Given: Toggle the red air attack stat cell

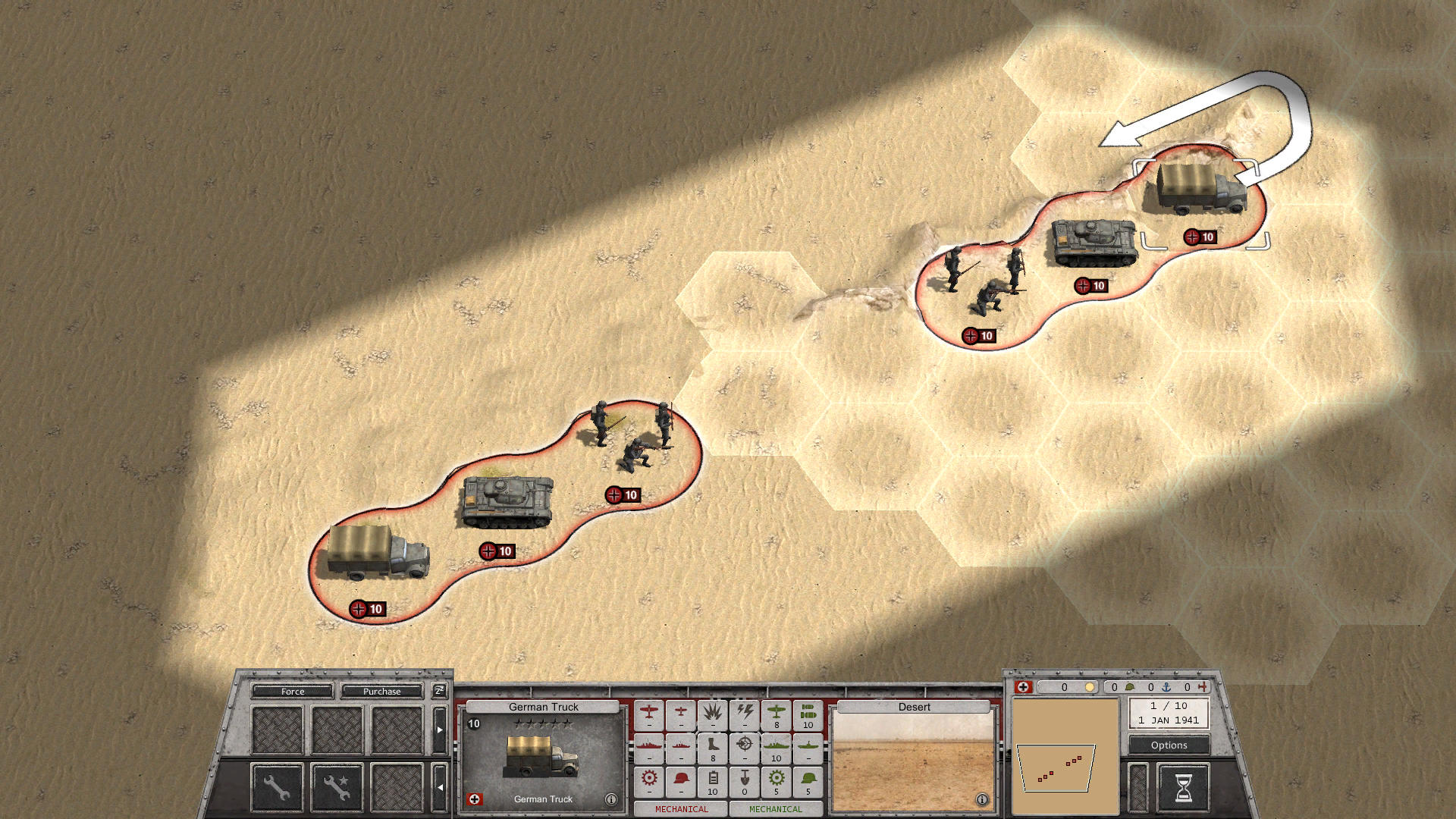Looking at the screenshot, I should pos(649,714).
